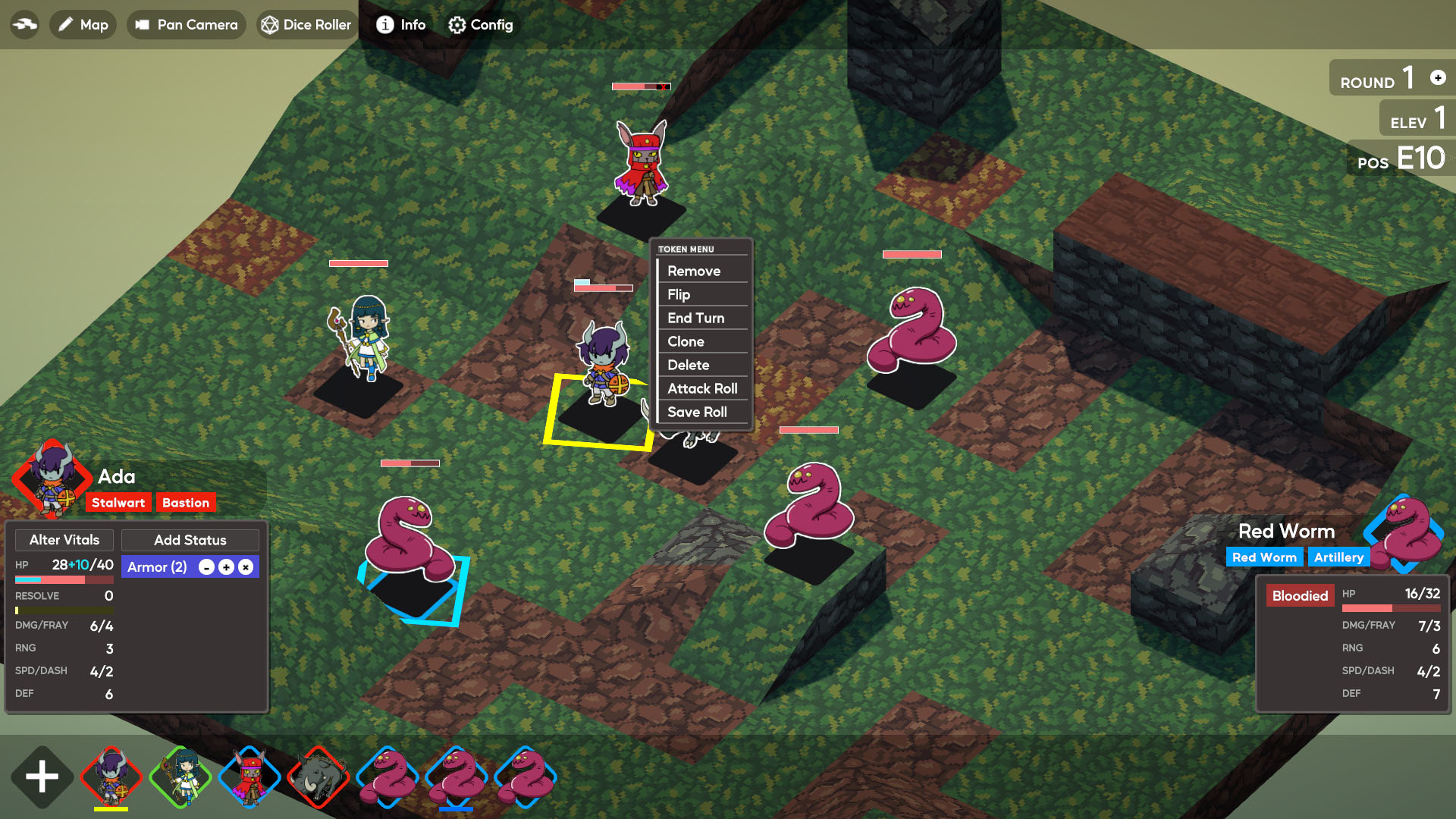The height and width of the screenshot is (819, 1456).
Task: Select Clone from the token menu
Action: (x=686, y=341)
